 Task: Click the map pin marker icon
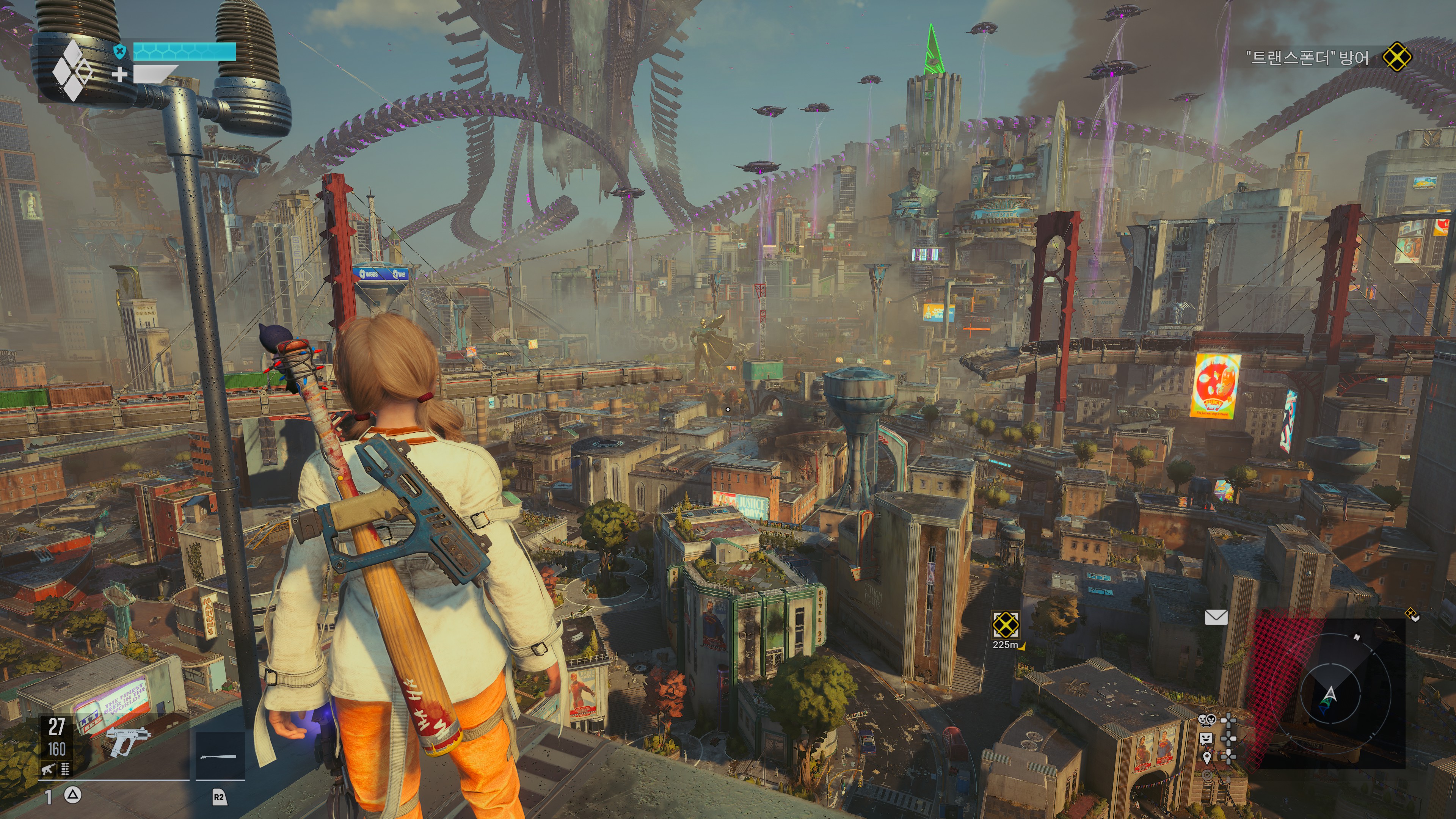[x=1207, y=757]
